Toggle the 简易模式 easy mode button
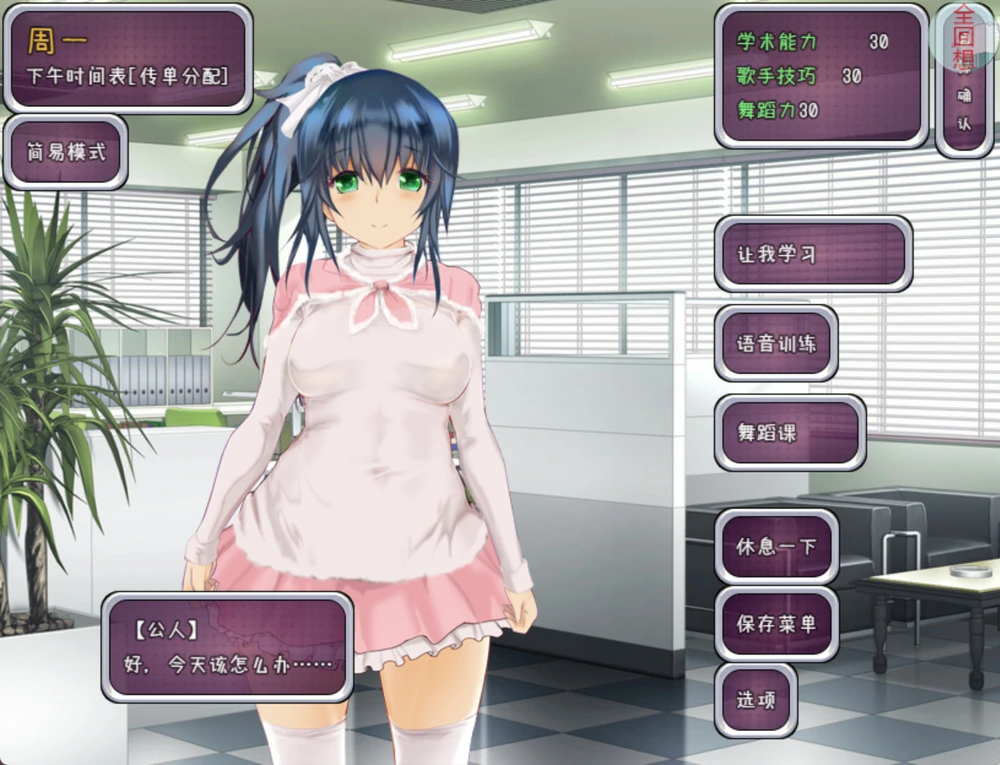 pos(66,153)
